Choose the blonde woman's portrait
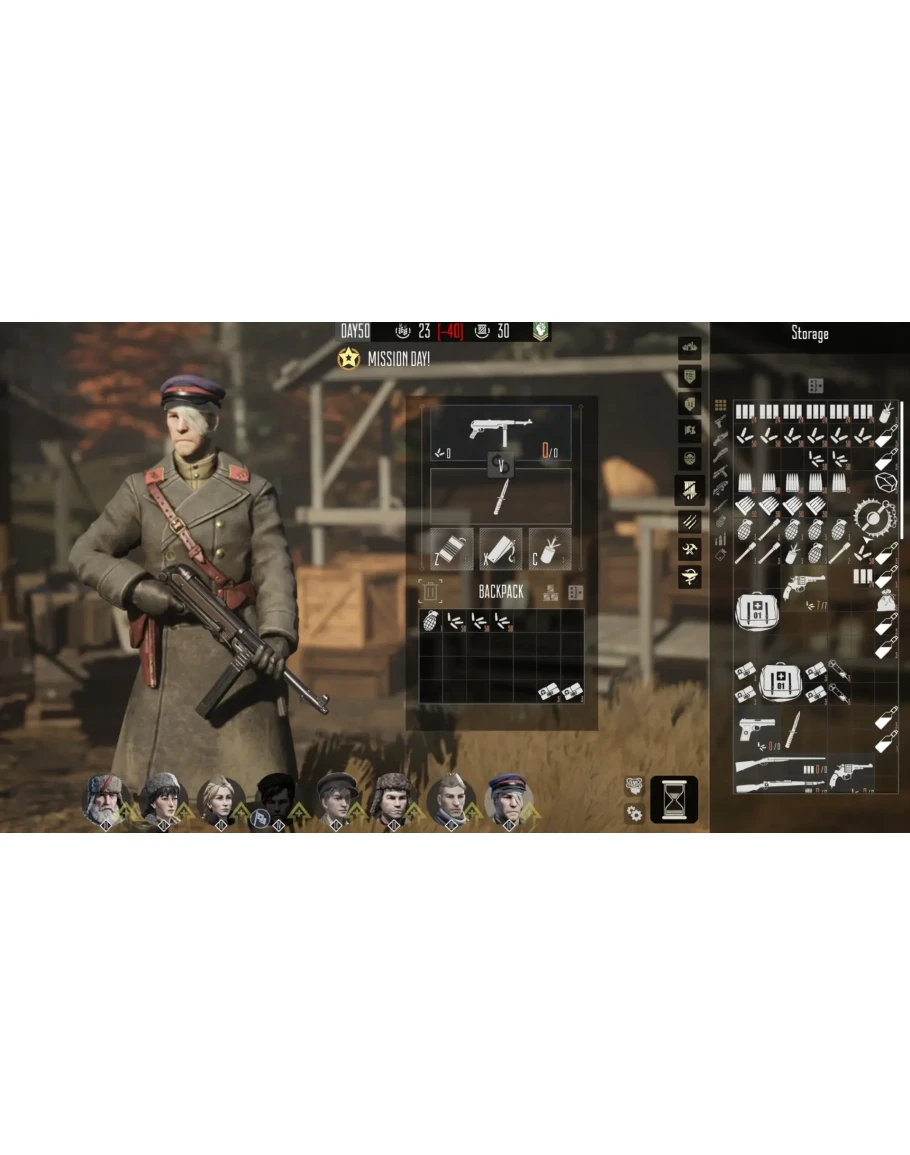The width and height of the screenshot is (910, 1155). (219, 798)
